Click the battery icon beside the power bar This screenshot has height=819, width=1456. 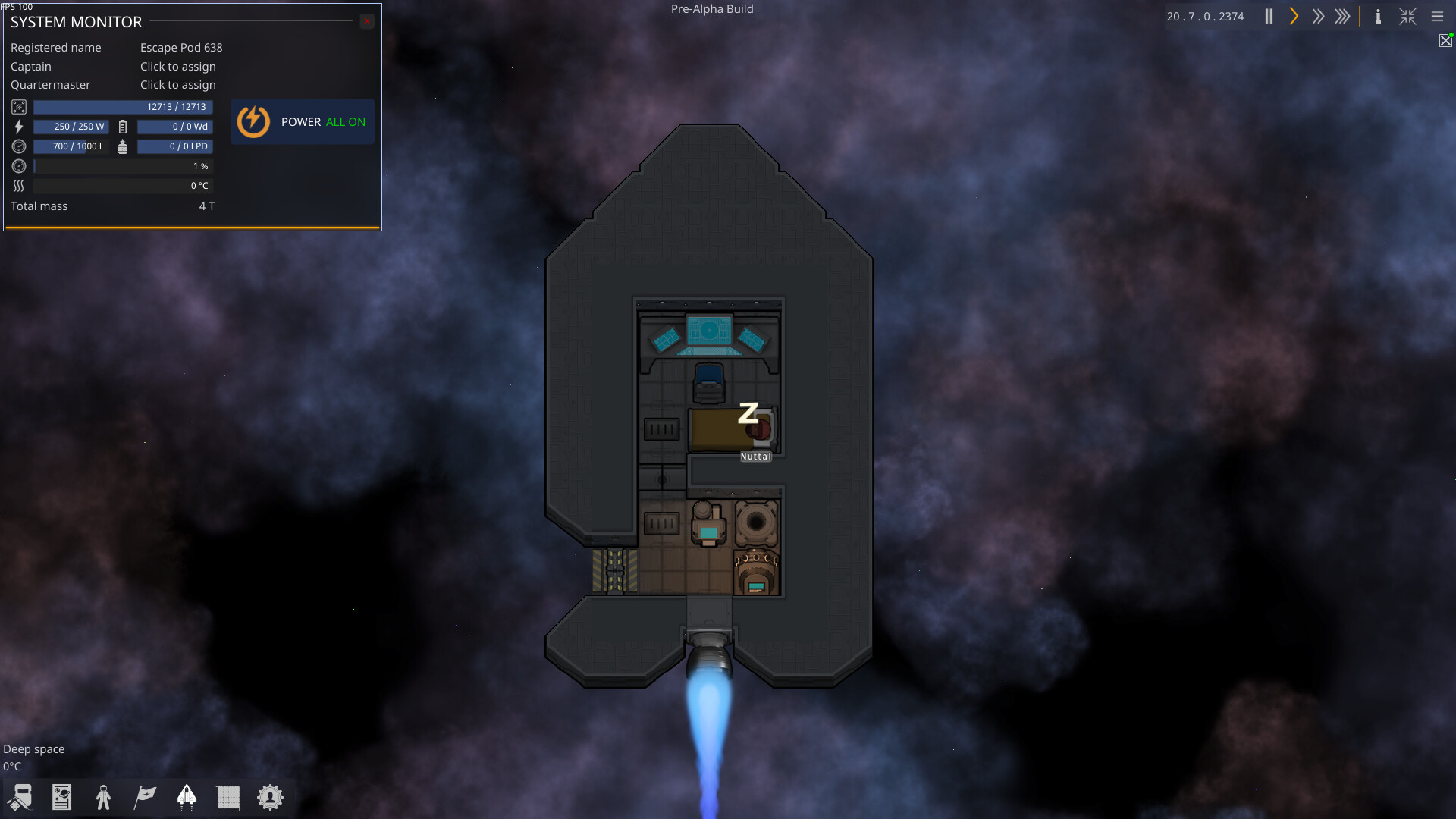(122, 127)
